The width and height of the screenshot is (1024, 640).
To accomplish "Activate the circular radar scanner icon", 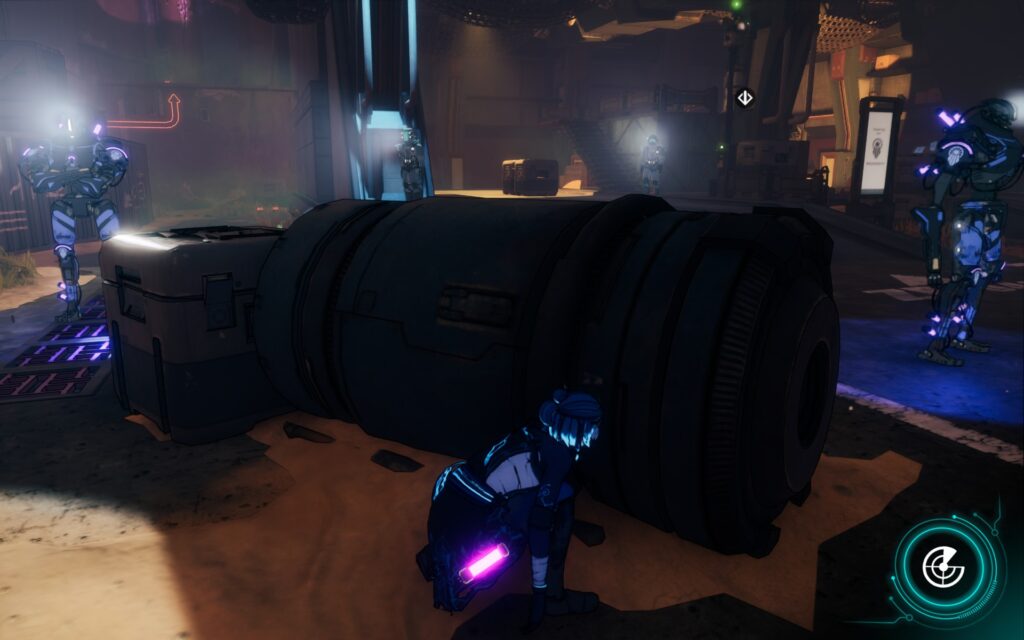I will 945,568.
